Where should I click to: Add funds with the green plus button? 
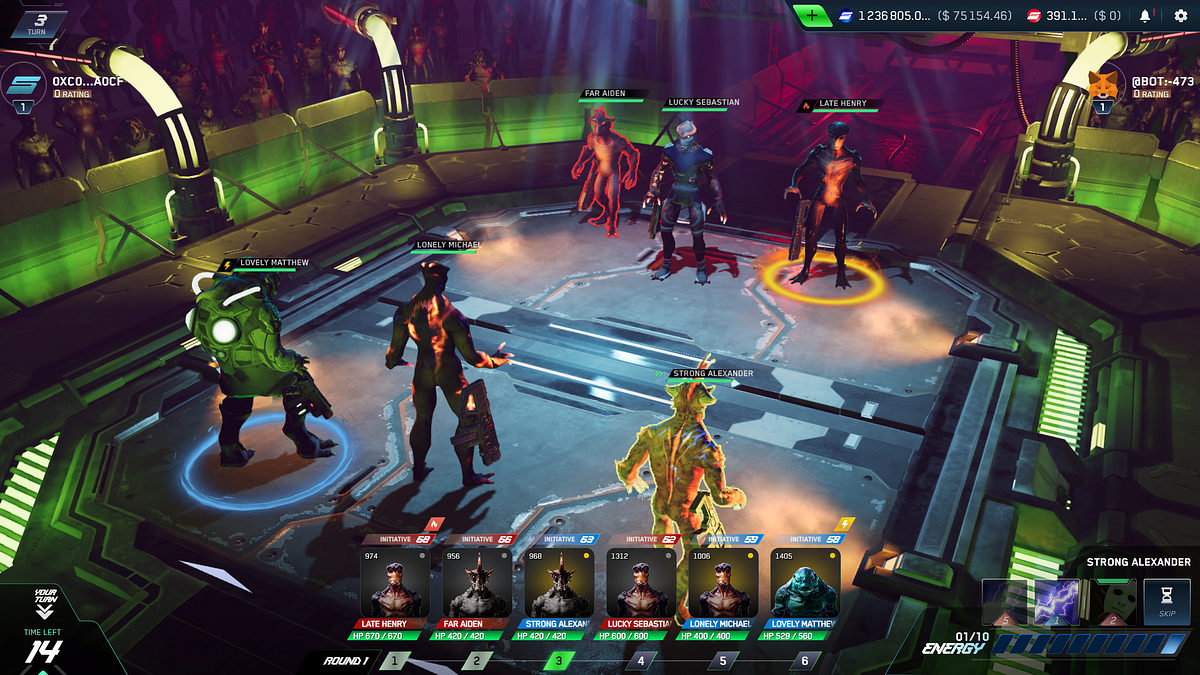[811, 16]
